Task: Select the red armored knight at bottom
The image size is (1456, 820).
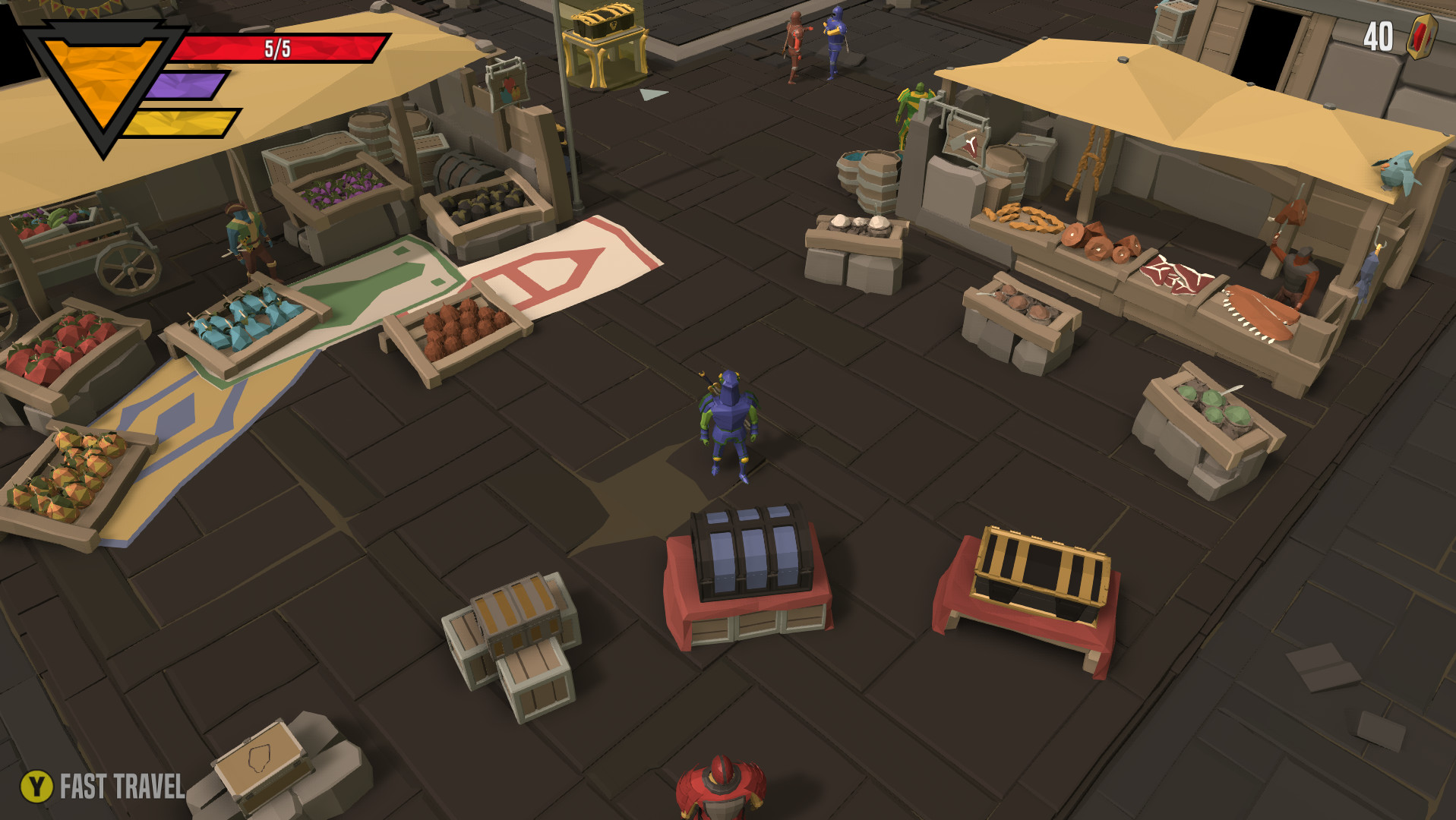Action: [722, 790]
